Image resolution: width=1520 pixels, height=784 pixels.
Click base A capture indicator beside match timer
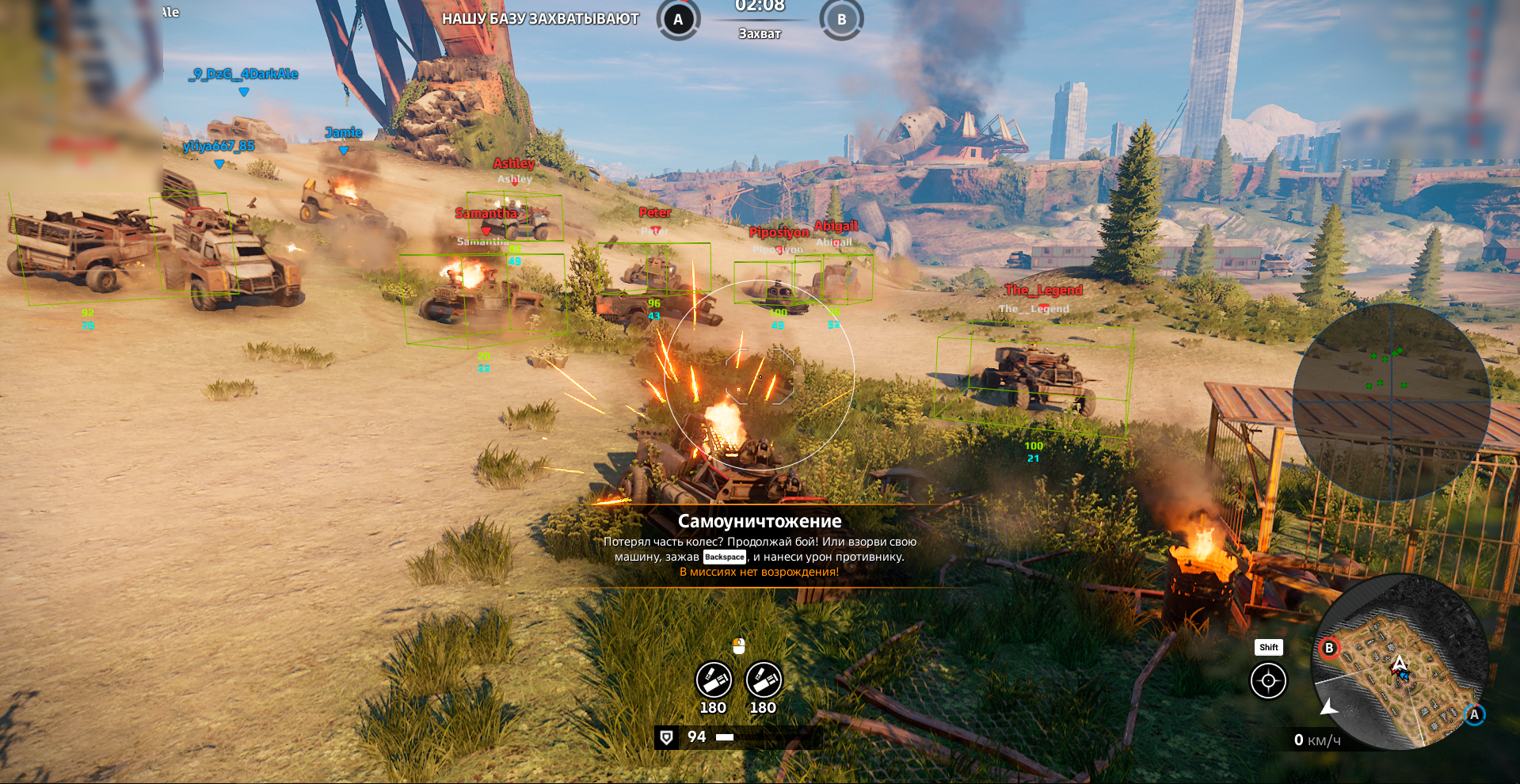[678, 20]
